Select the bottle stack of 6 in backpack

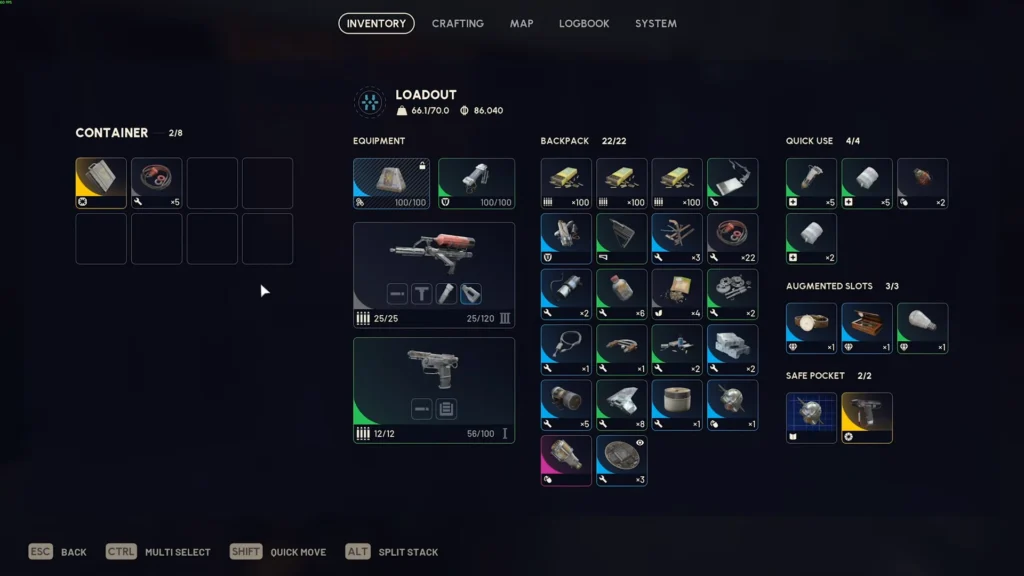(621, 294)
